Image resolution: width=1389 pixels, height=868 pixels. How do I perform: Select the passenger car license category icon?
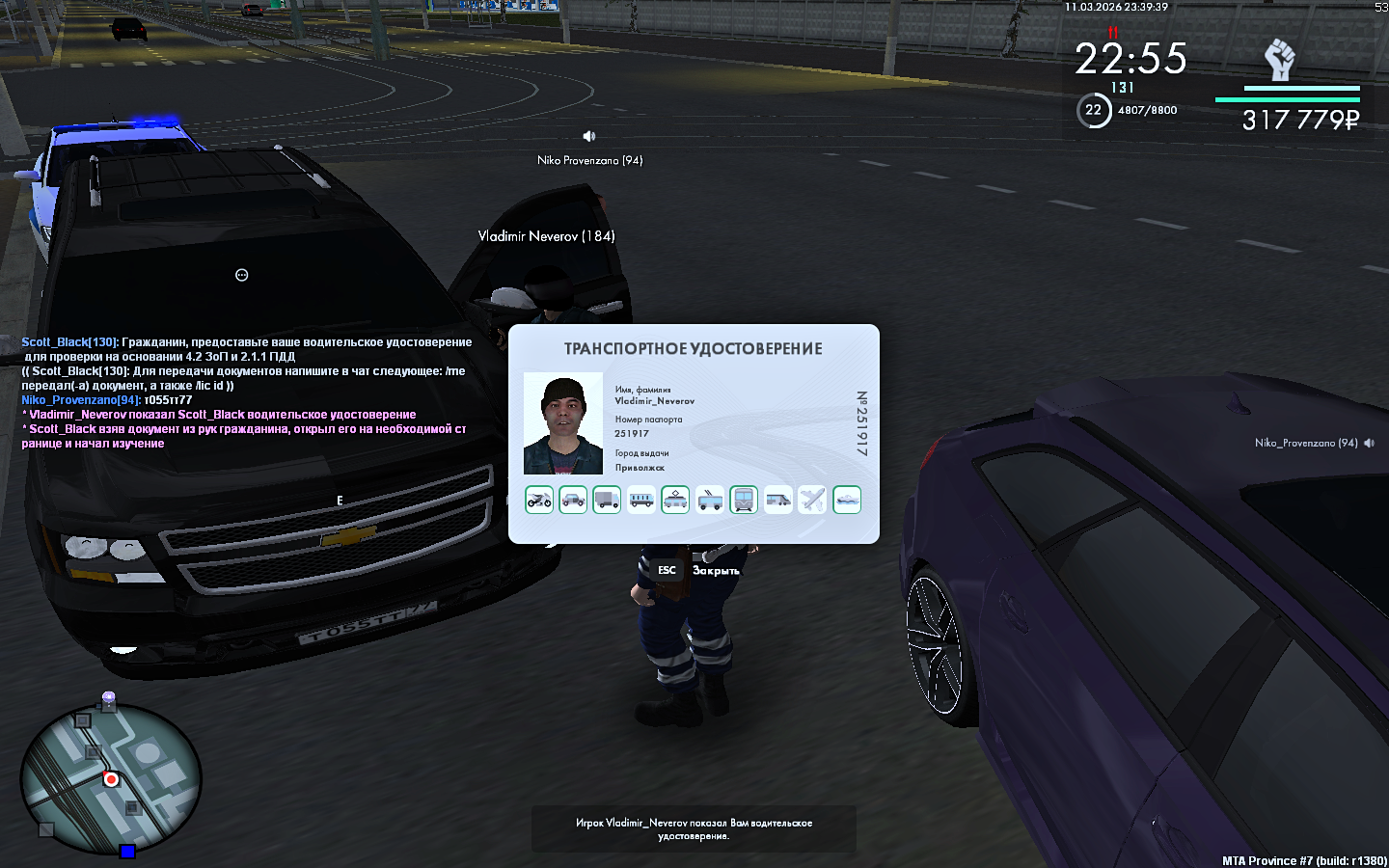[573, 500]
